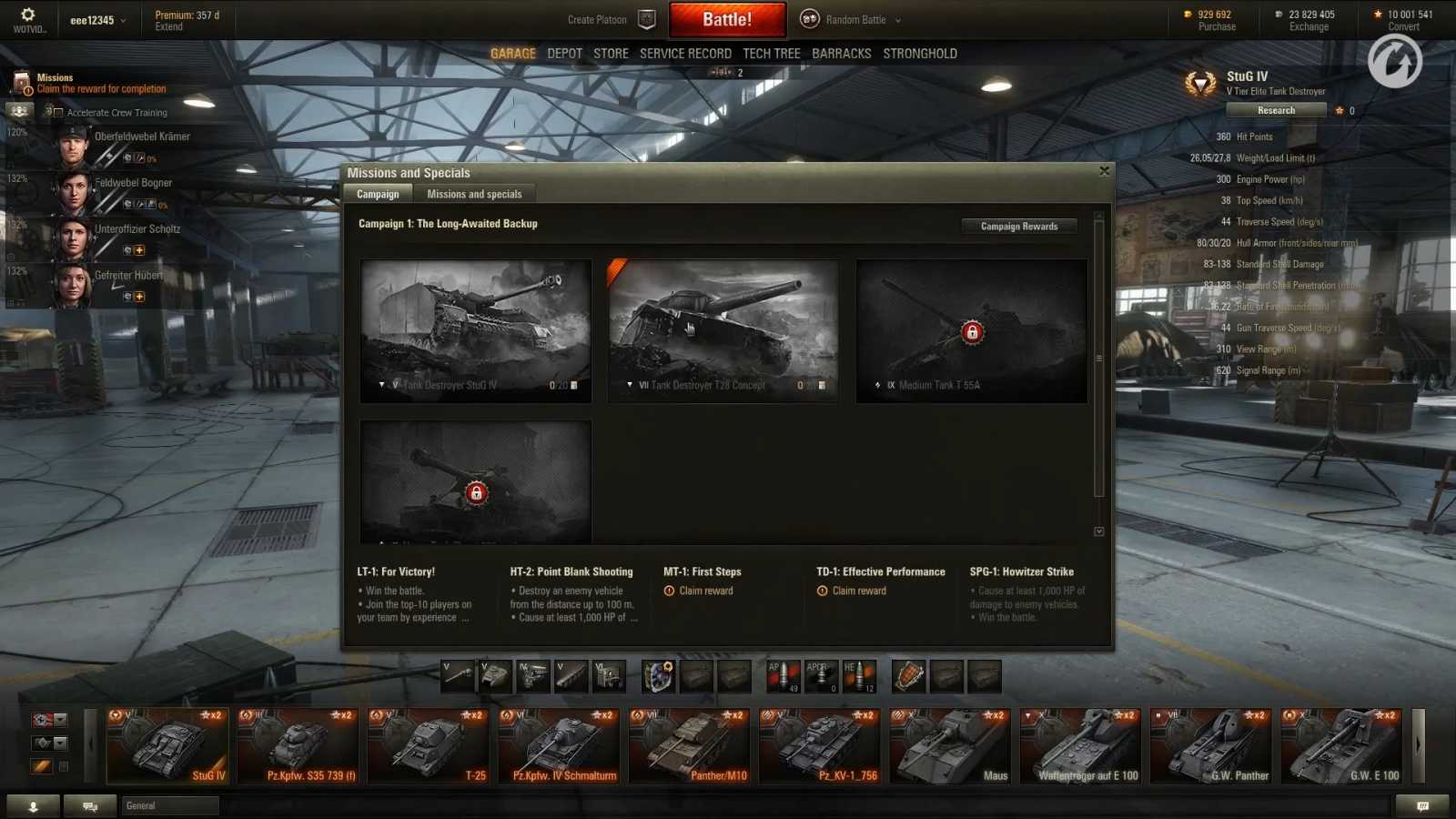
Task: Click the Campaign Rewards button
Action: point(1017,226)
